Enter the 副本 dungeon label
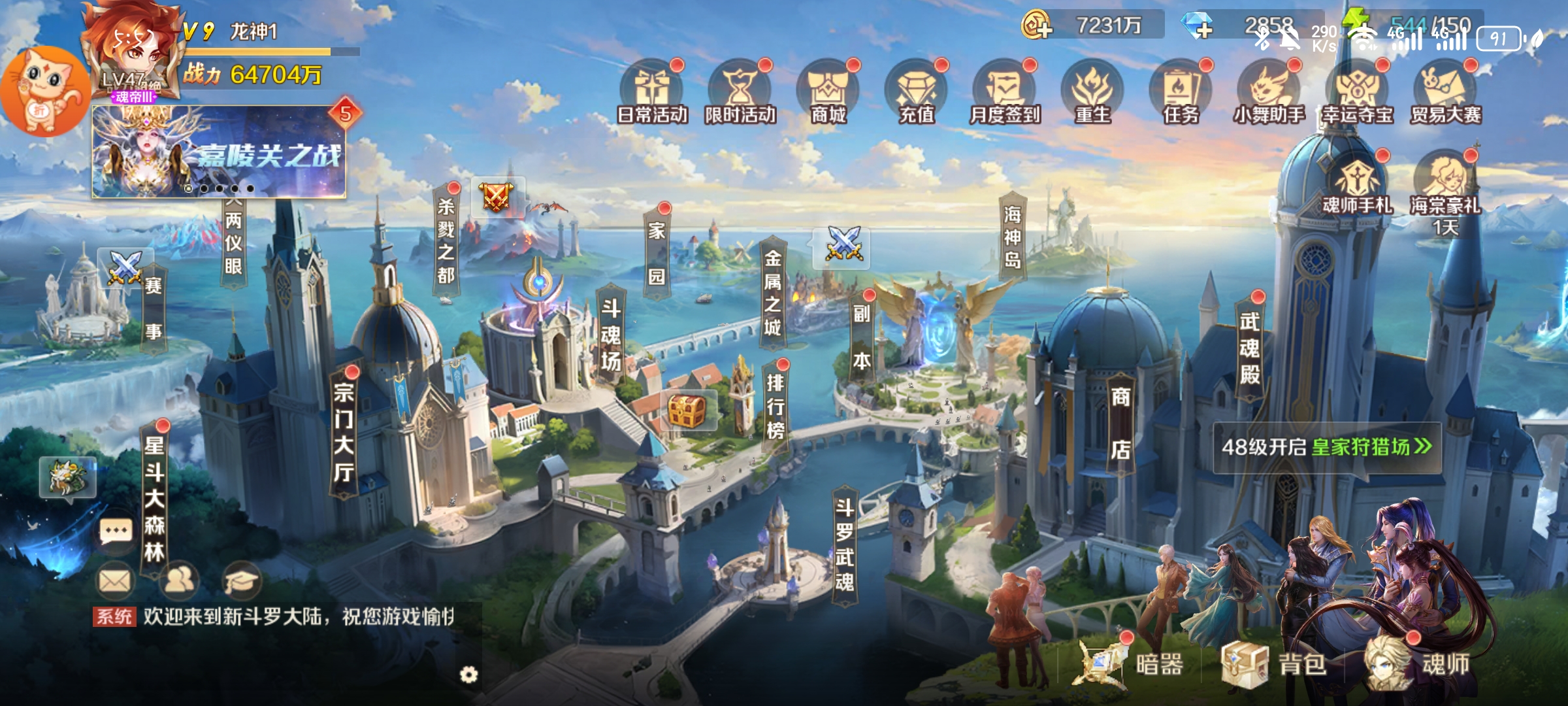The height and width of the screenshot is (706, 1568). click(x=862, y=337)
